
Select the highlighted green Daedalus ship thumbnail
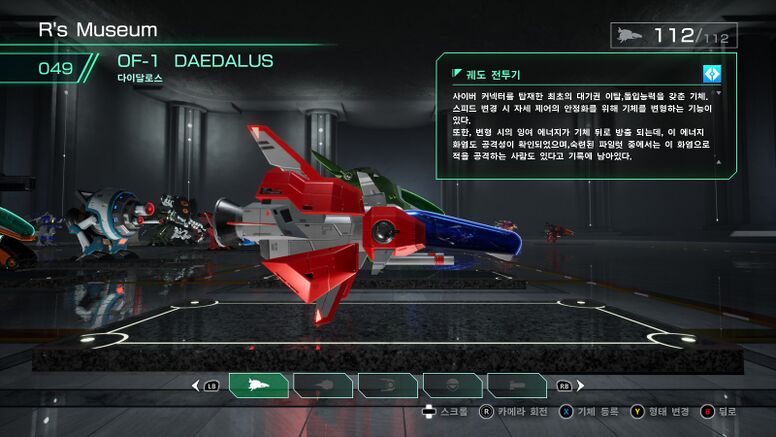258,385
